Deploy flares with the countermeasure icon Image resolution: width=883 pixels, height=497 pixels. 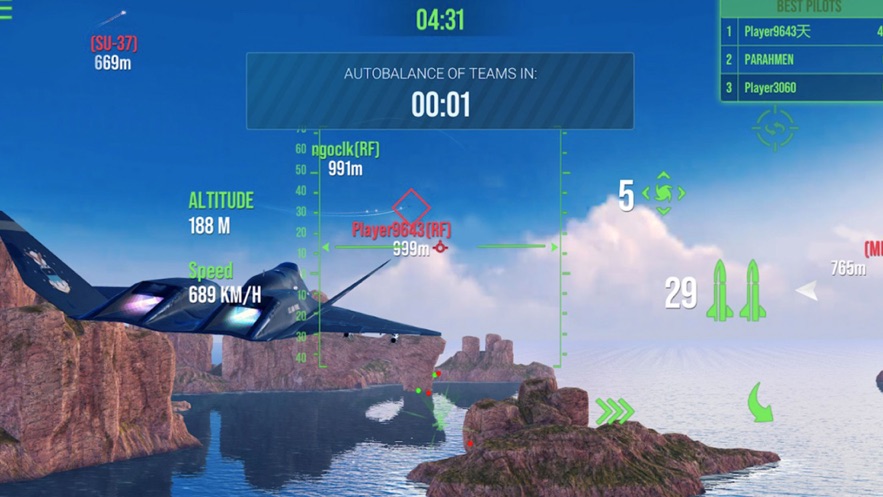tap(664, 194)
